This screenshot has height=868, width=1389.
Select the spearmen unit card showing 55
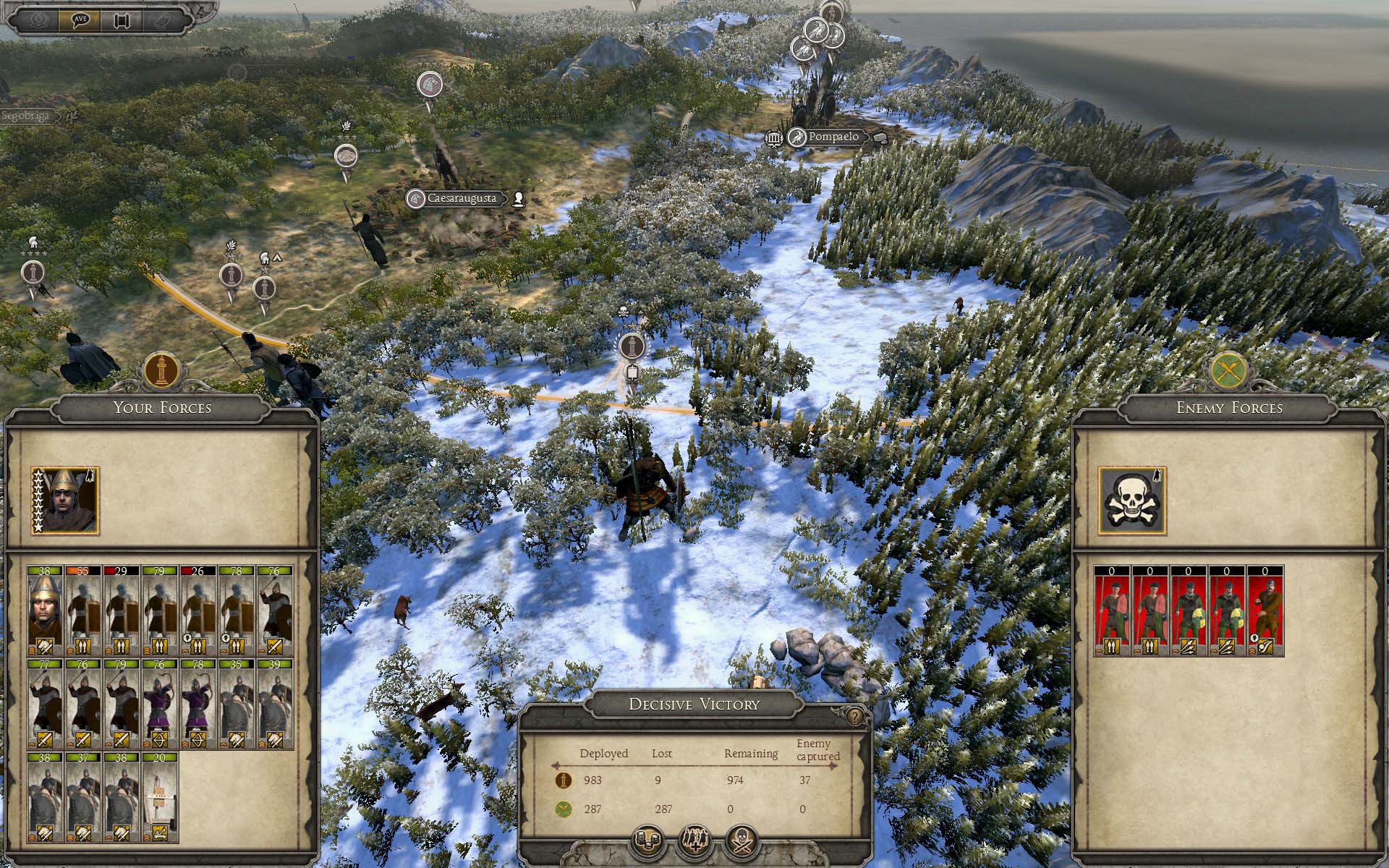tap(84, 610)
